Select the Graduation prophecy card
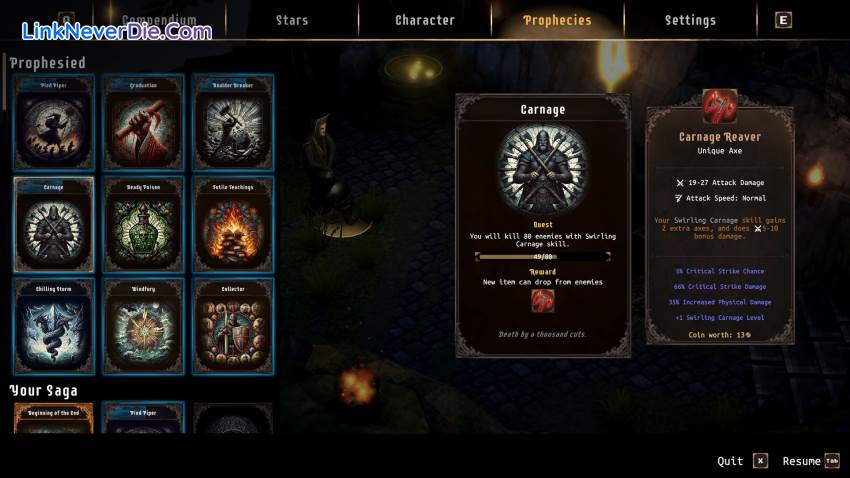The image size is (850, 478). coord(144,121)
